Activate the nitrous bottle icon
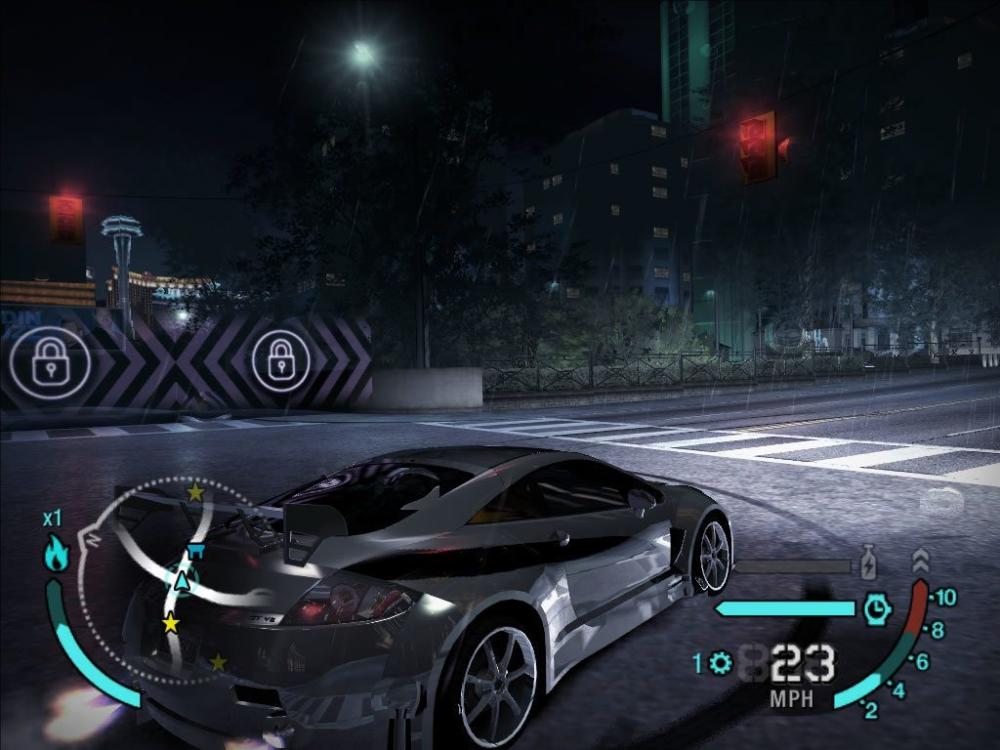Viewport: 1000px width, 750px height. (868, 563)
